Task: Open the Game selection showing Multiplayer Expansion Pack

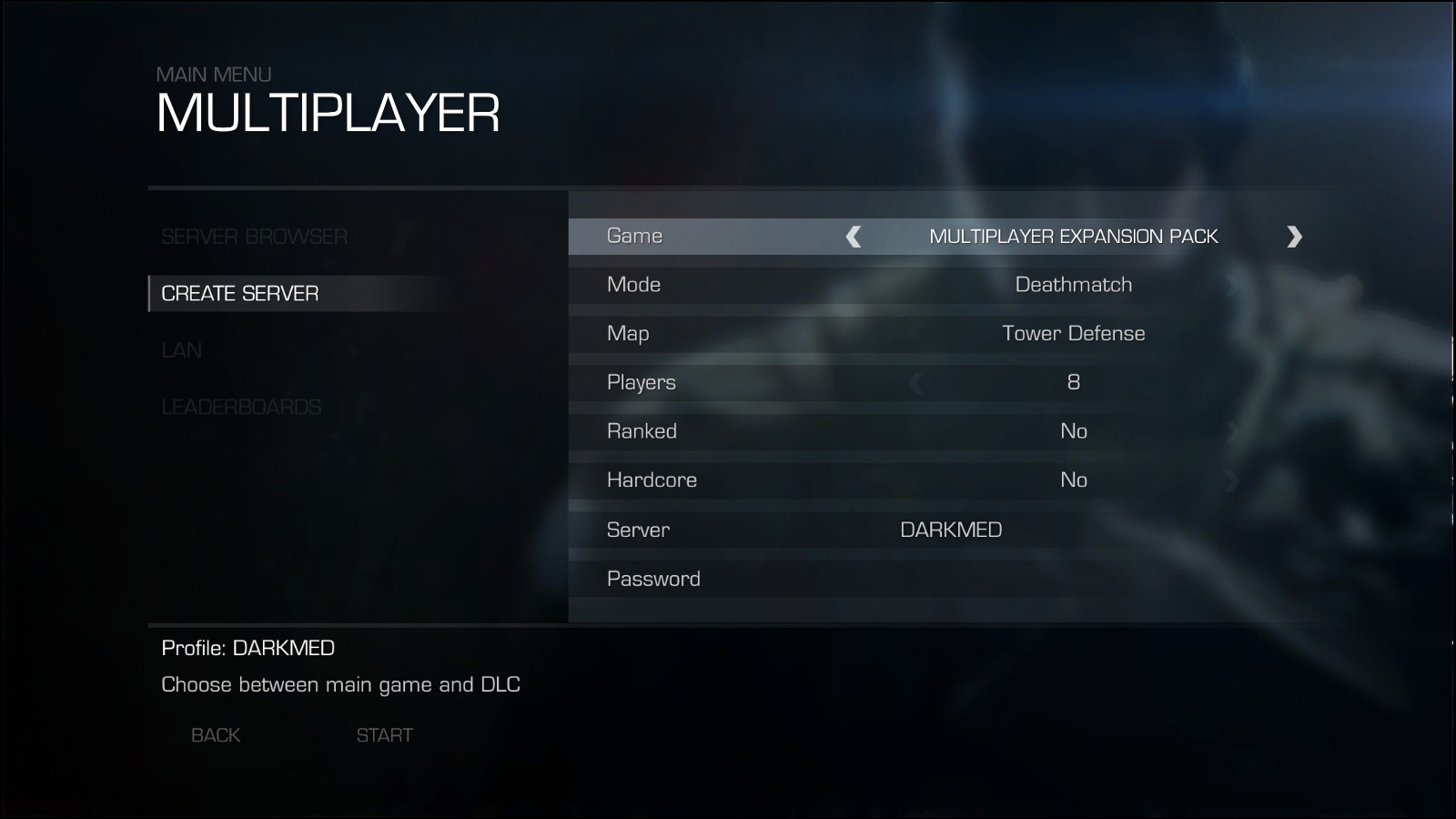Action: 1074,236
